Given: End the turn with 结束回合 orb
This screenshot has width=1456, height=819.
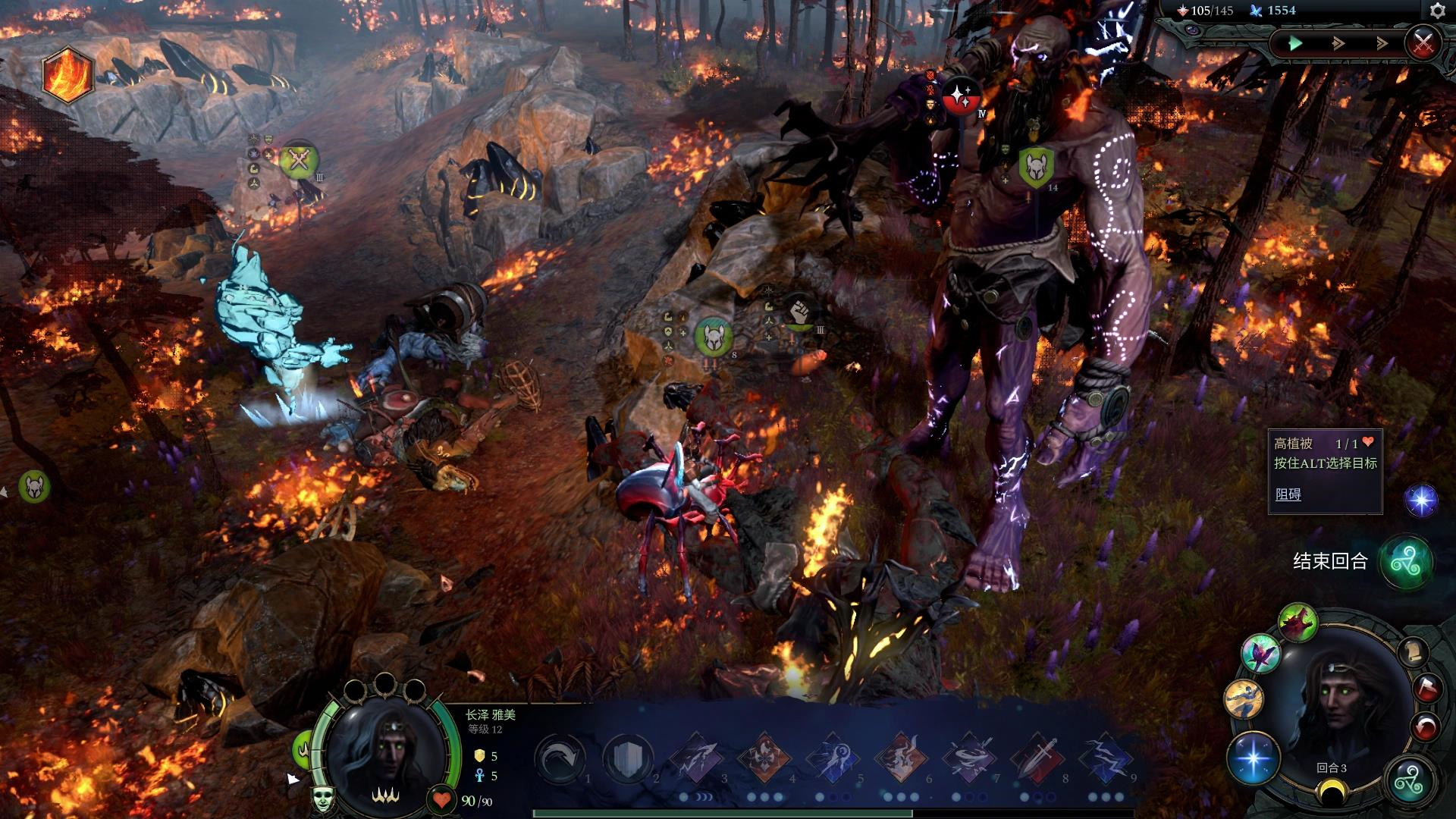Looking at the screenshot, I should tap(1405, 562).
